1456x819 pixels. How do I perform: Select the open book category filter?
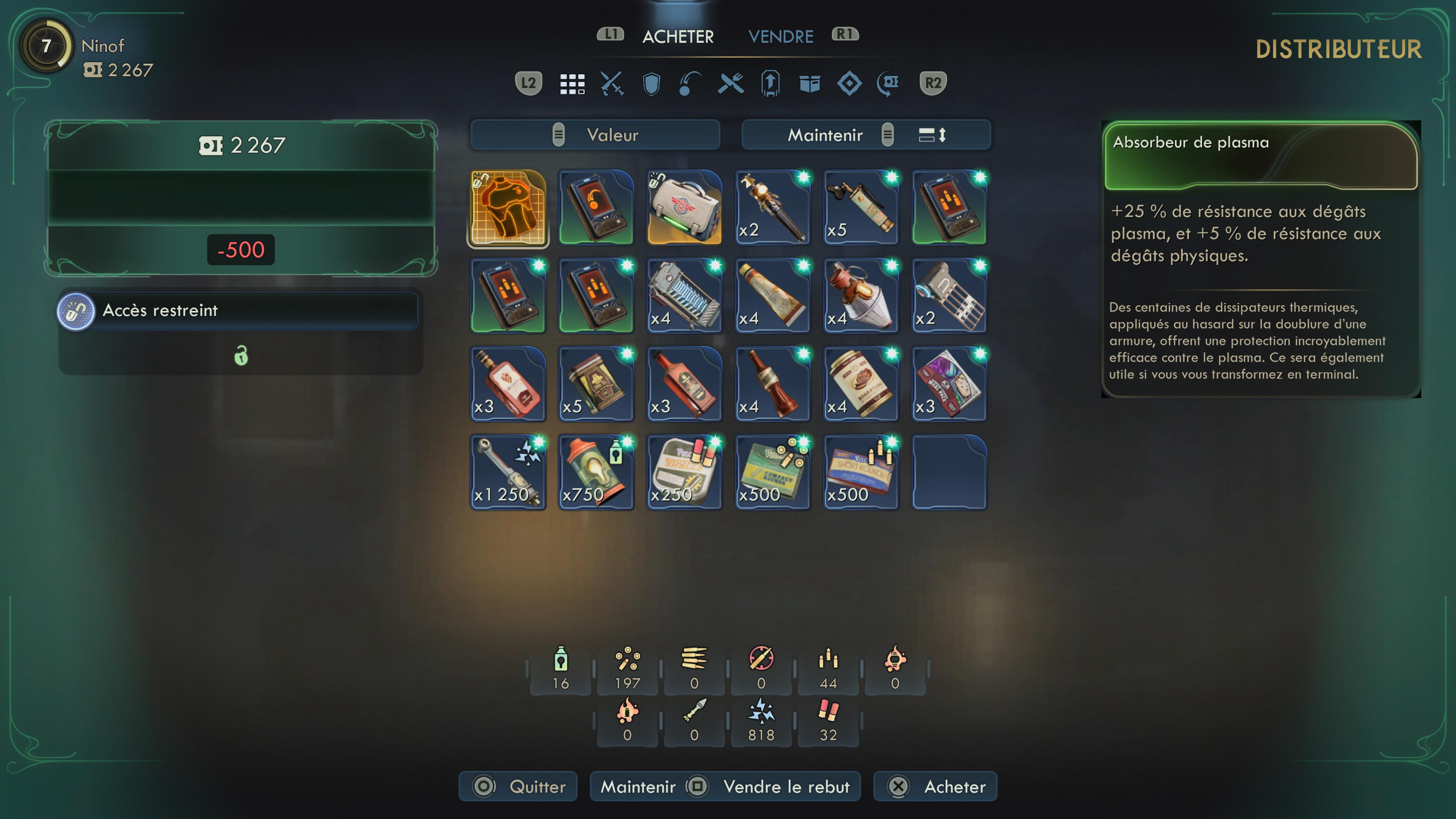click(x=810, y=84)
